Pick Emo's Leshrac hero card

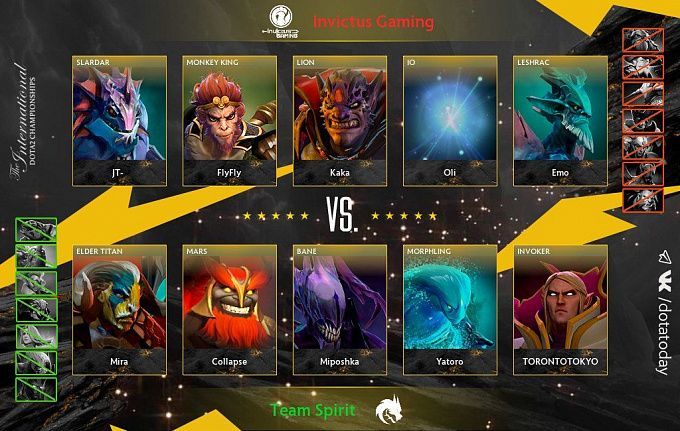(x=560, y=120)
